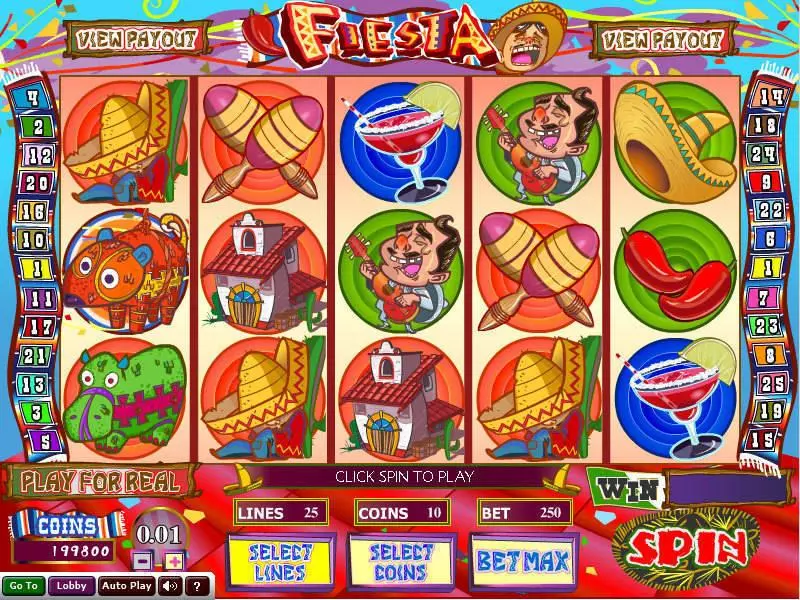Open the Go To menu
The height and width of the screenshot is (600, 800).
tap(24, 586)
